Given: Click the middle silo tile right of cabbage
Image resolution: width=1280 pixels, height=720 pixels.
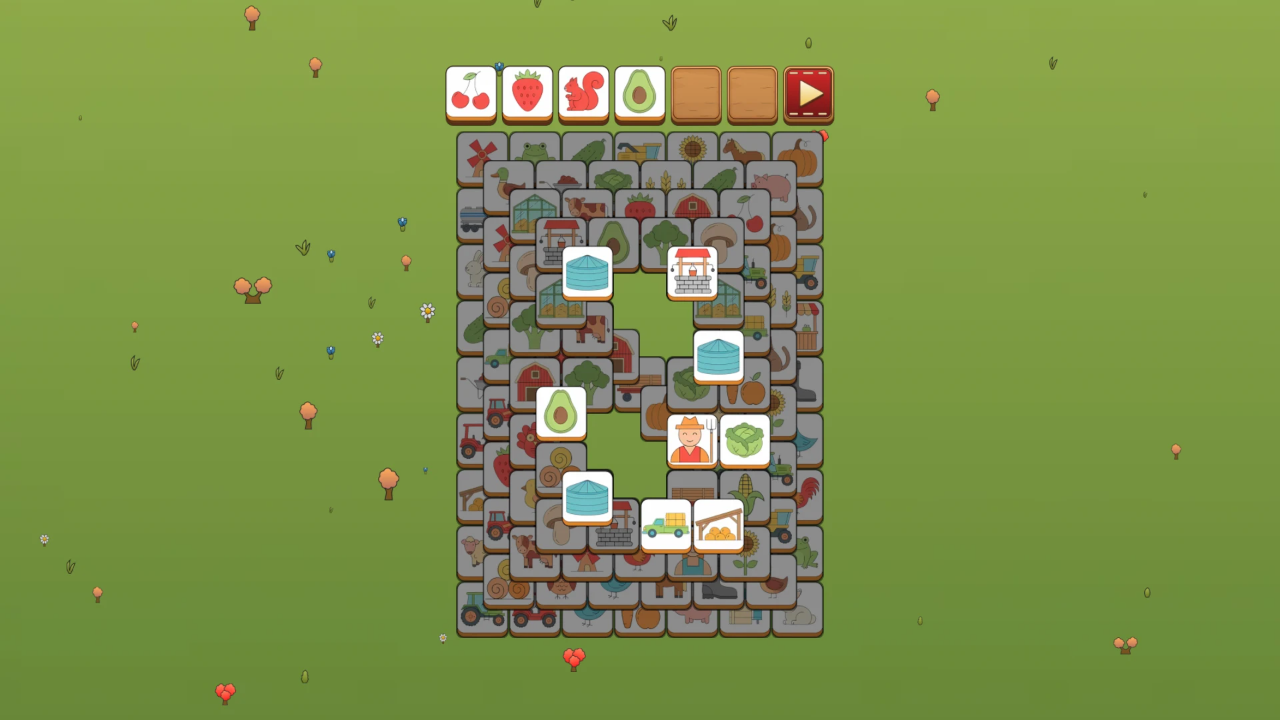Looking at the screenshot, I should point(720,355).
